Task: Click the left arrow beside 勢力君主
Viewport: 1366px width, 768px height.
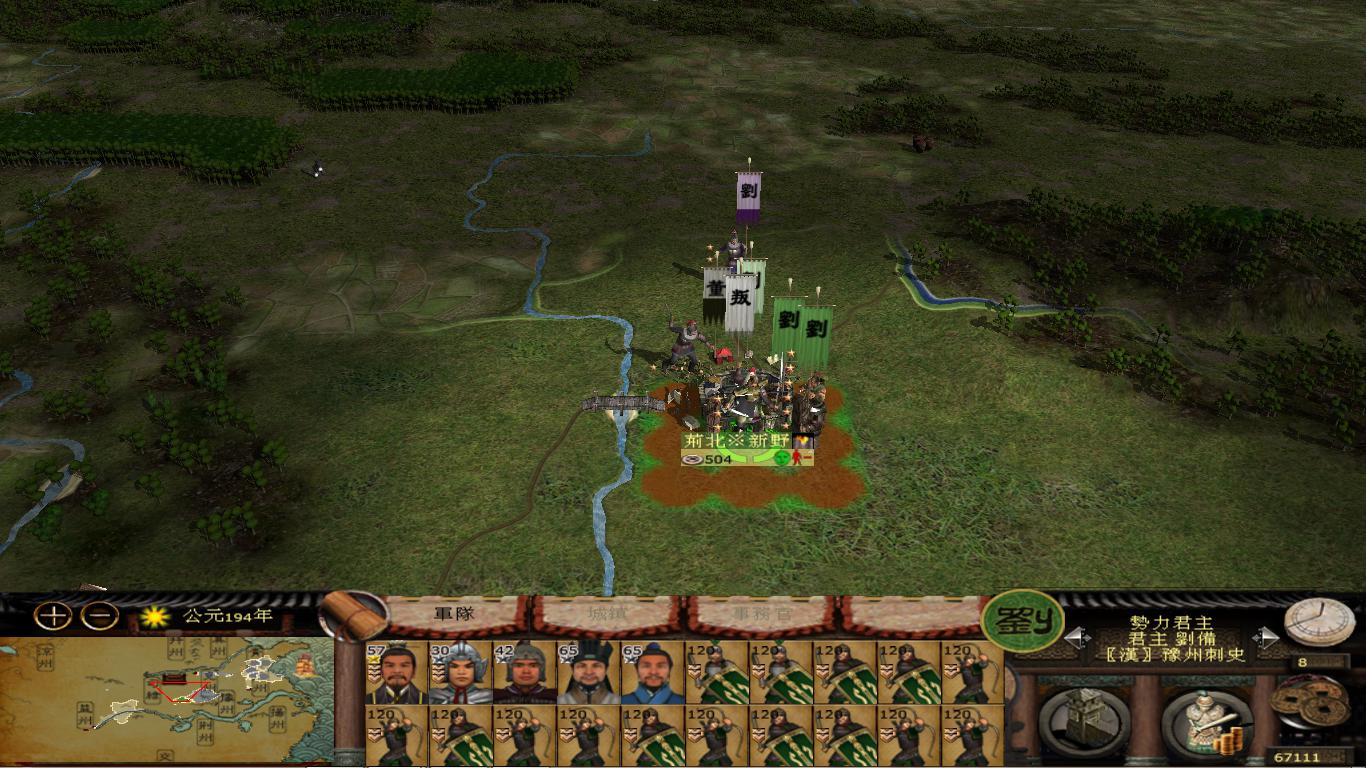Action: click(1076, 637)
